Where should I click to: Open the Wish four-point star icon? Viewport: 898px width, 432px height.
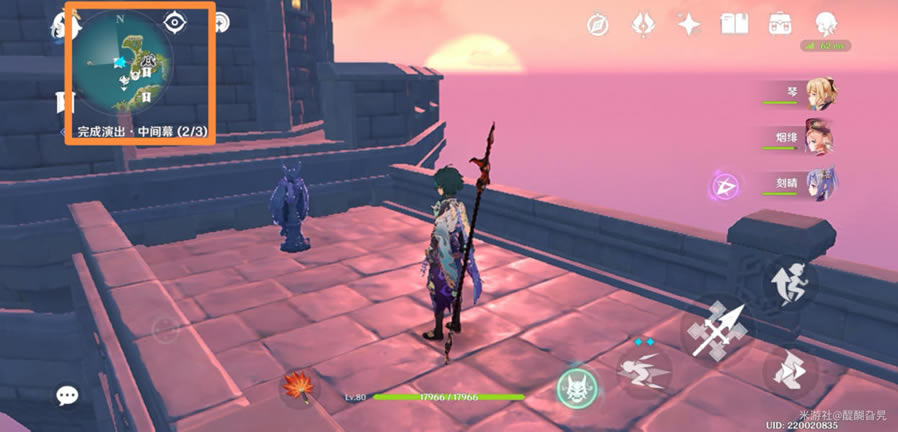pyautogui.click(x=688, y=25)
